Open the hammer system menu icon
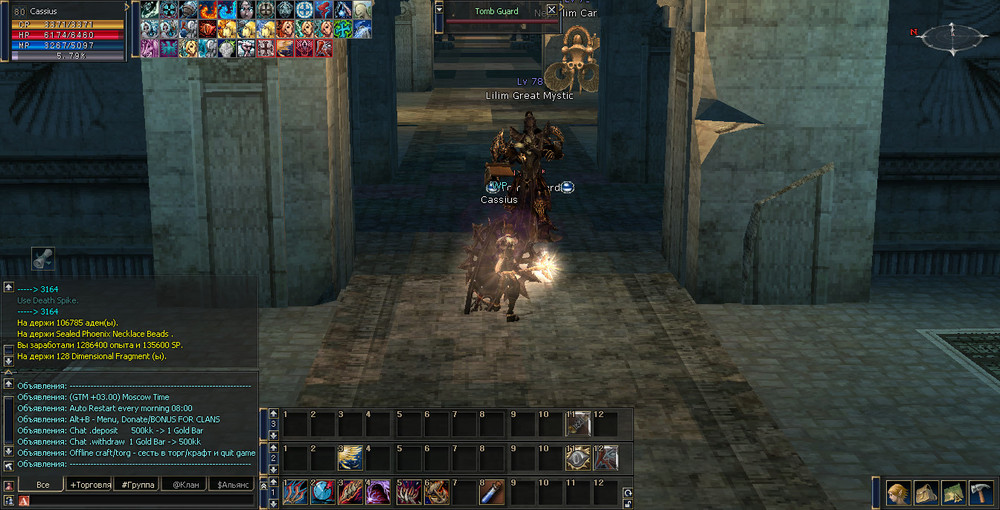The image size is (1000, 510). [980, 493]
